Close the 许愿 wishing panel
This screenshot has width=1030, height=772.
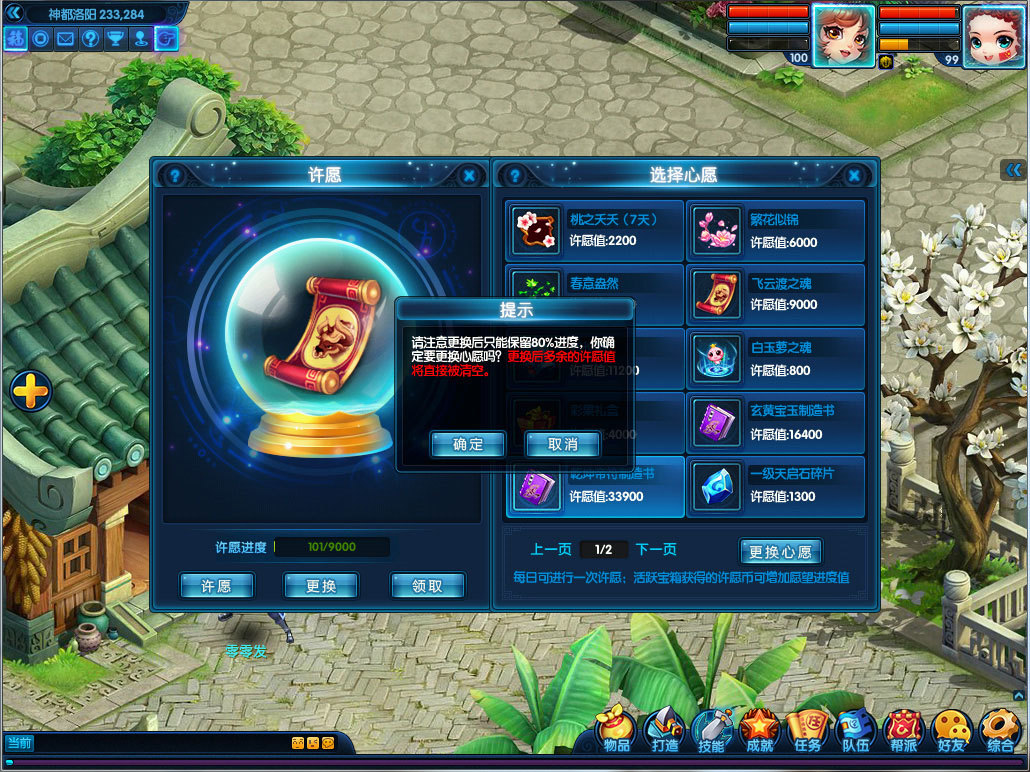[469, 176]
